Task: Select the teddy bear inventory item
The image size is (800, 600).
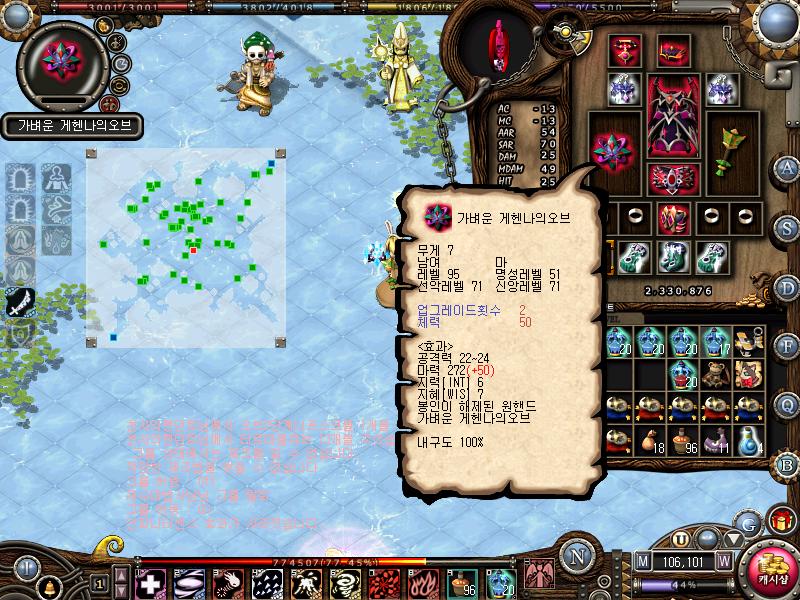Action: (714, 374)
